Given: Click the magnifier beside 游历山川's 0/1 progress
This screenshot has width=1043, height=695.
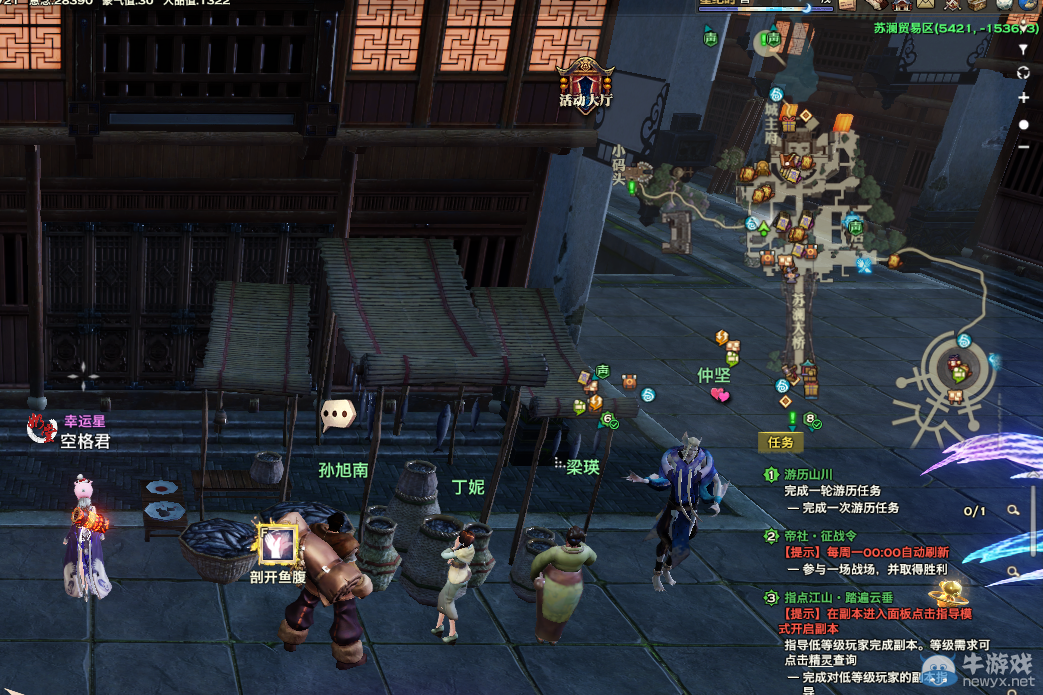Looking at the screenshot, I should (x=1013, y=510).
